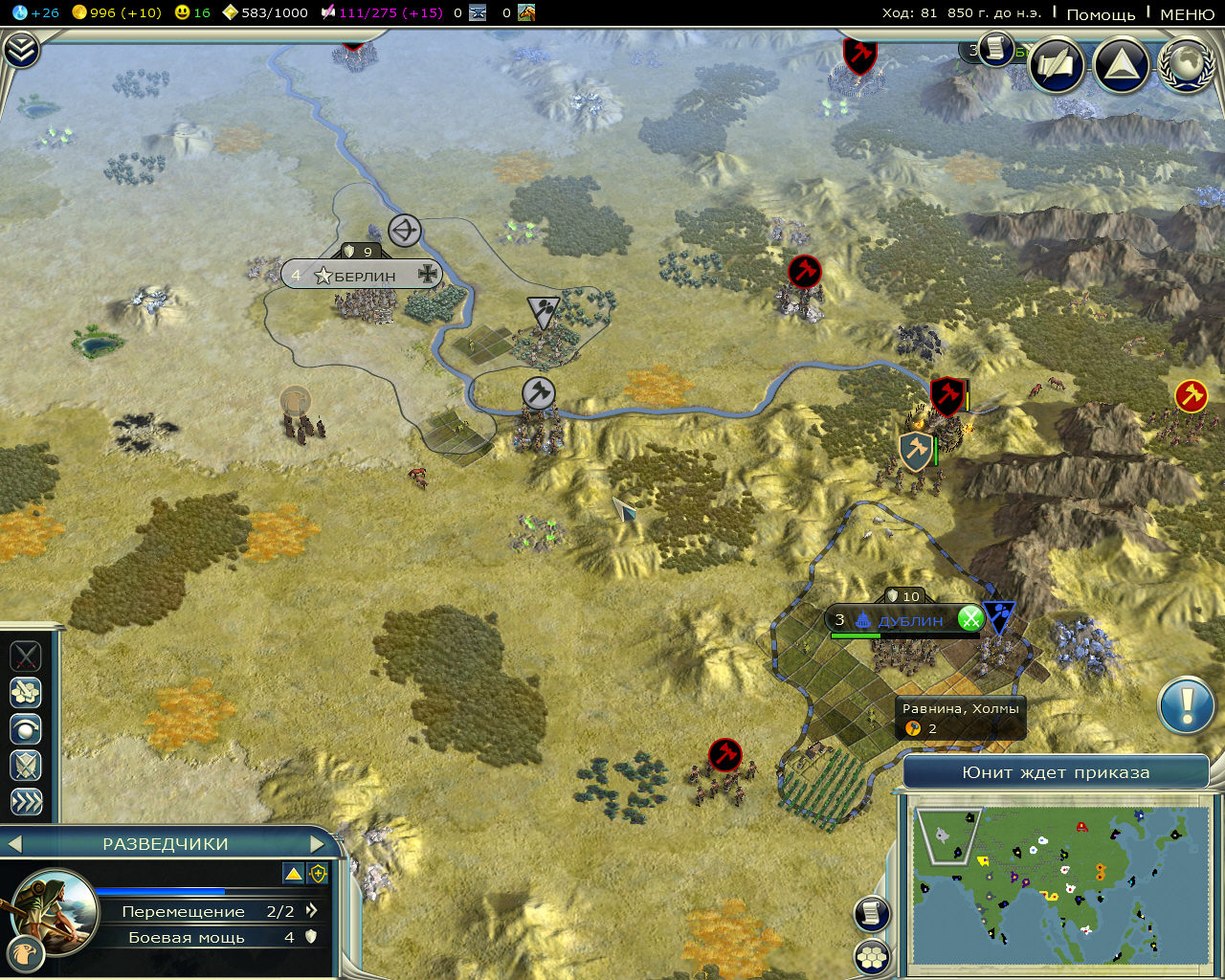This screenshot has width=1225, height=980.
Task: Expand the top-left research panel arrow
Action: [21, 50]
